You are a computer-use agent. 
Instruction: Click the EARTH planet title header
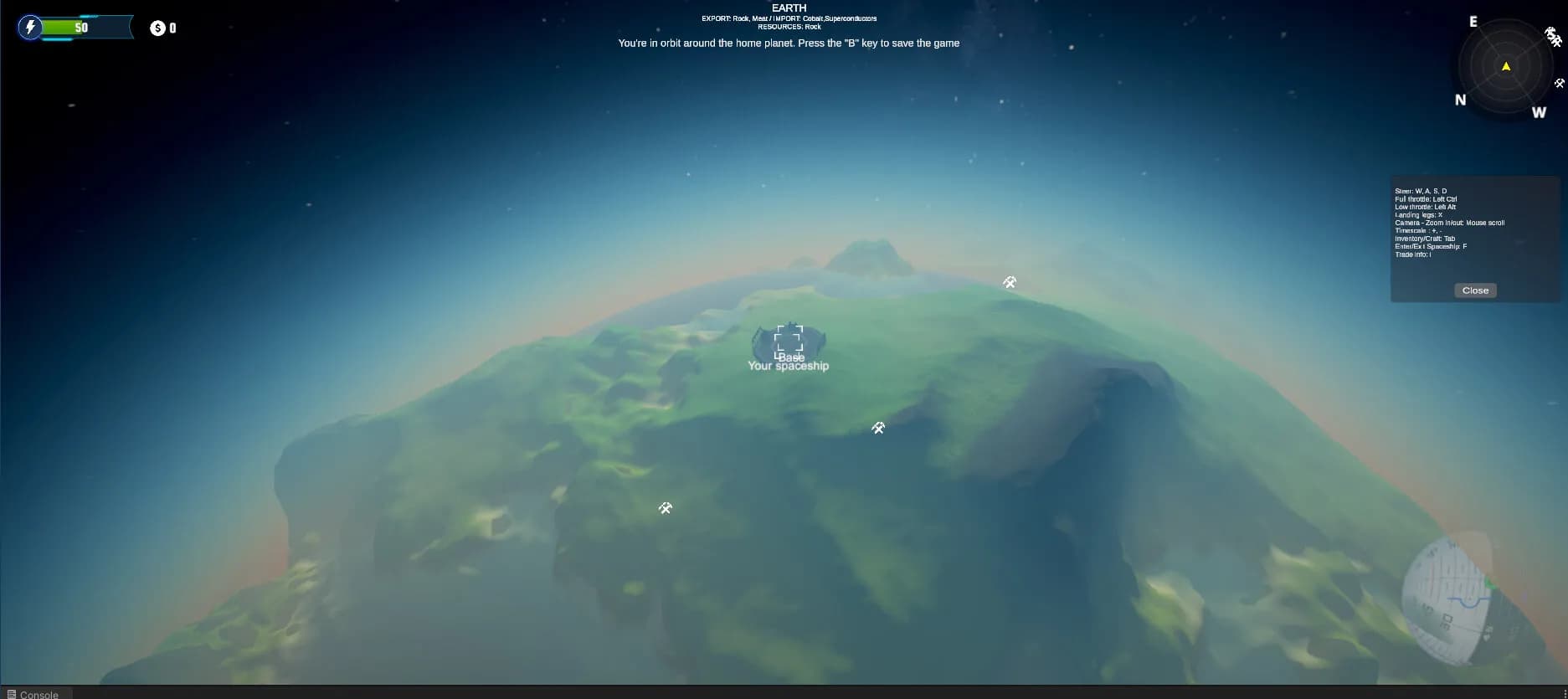(788, 8)
